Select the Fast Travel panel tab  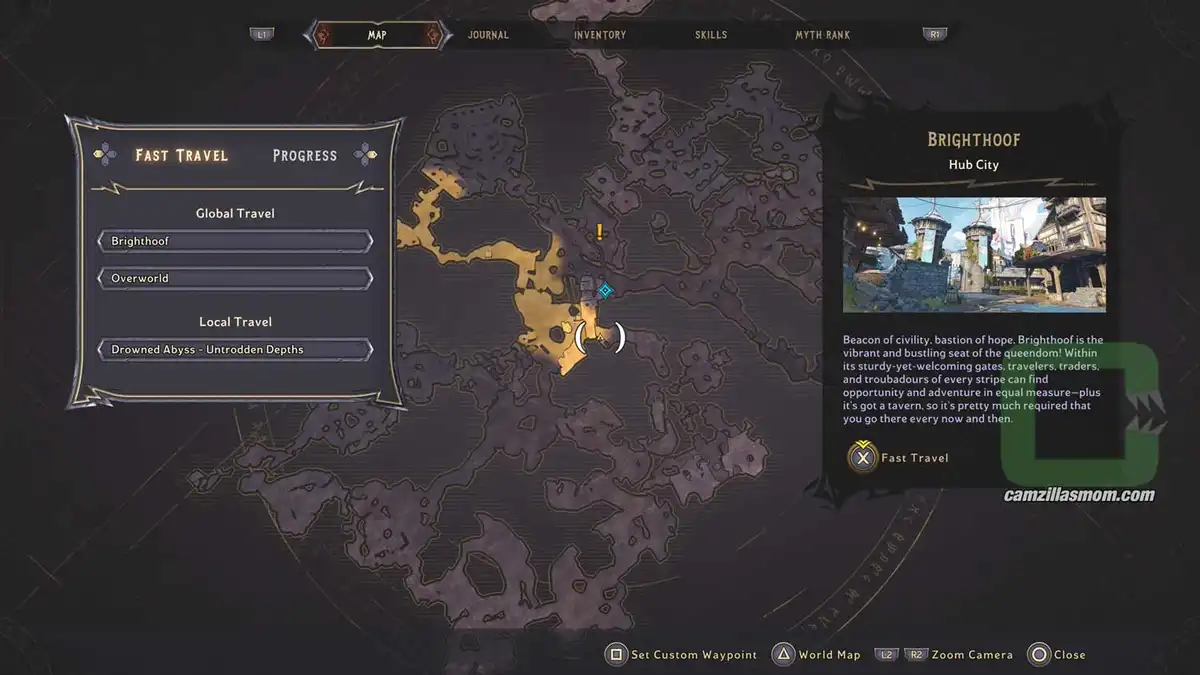(x=181, y=155)
